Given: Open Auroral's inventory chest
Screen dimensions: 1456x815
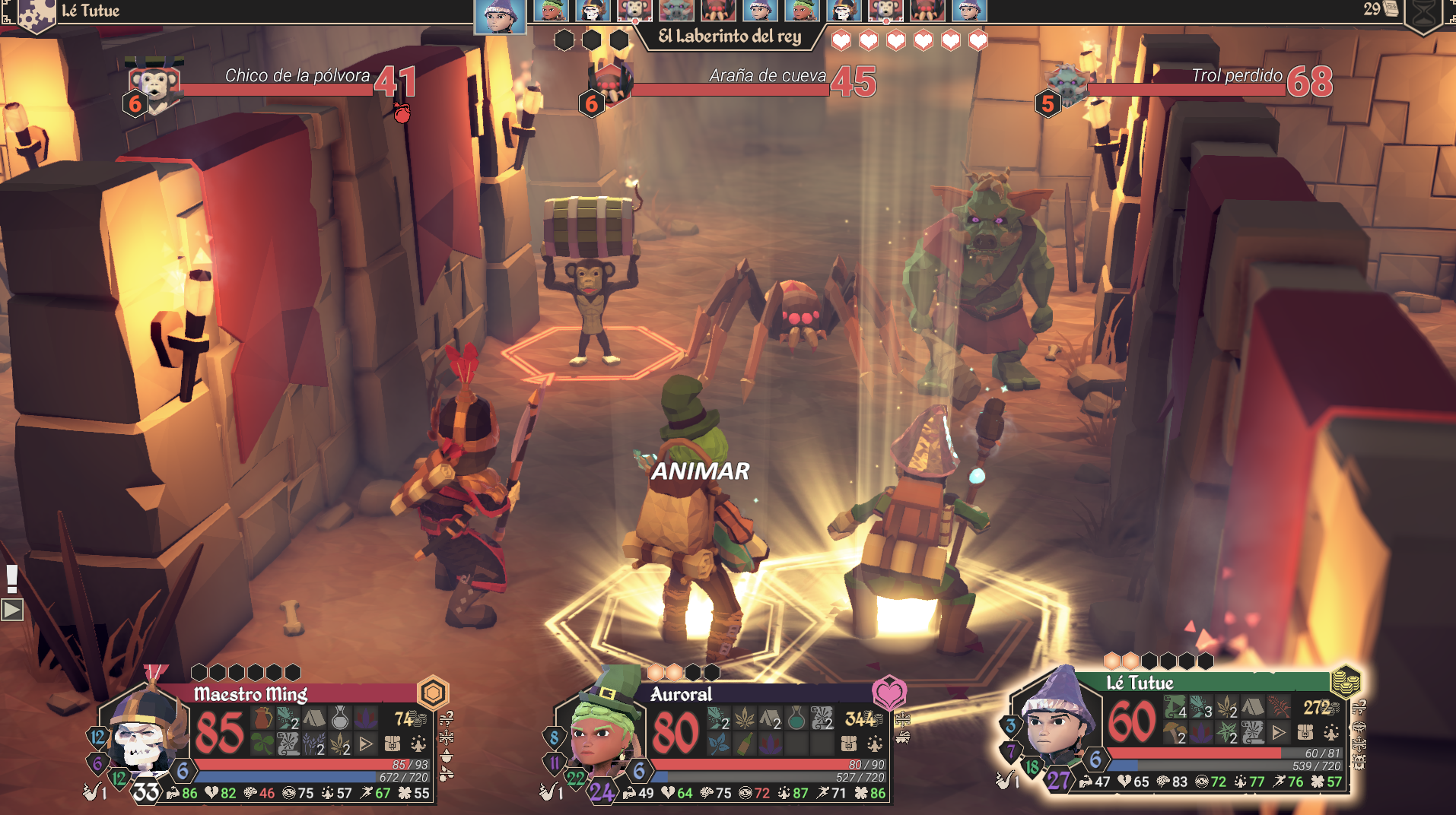Looking at the screenshot, I should 849,743.
